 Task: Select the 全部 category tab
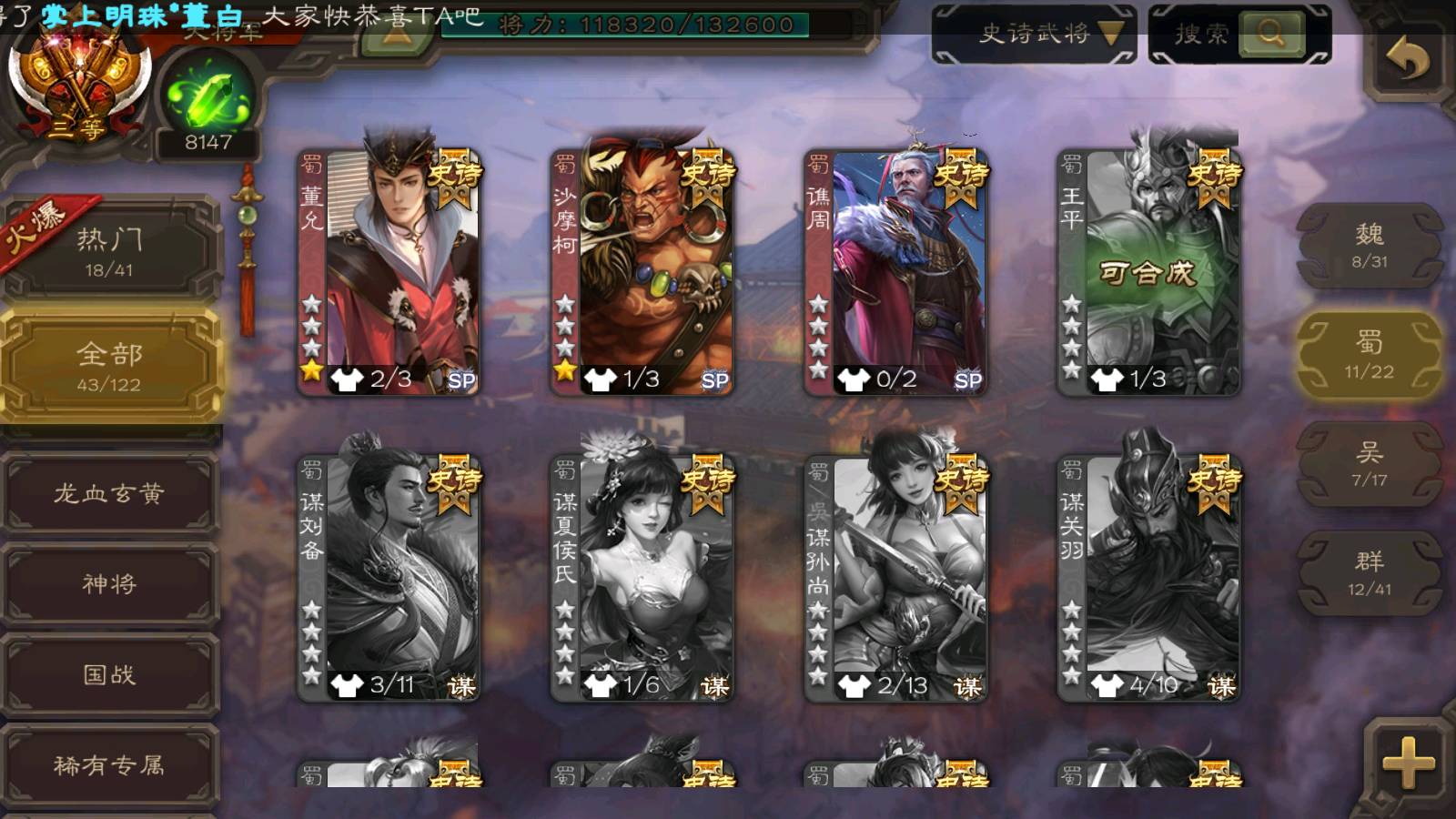pos(109,366)
